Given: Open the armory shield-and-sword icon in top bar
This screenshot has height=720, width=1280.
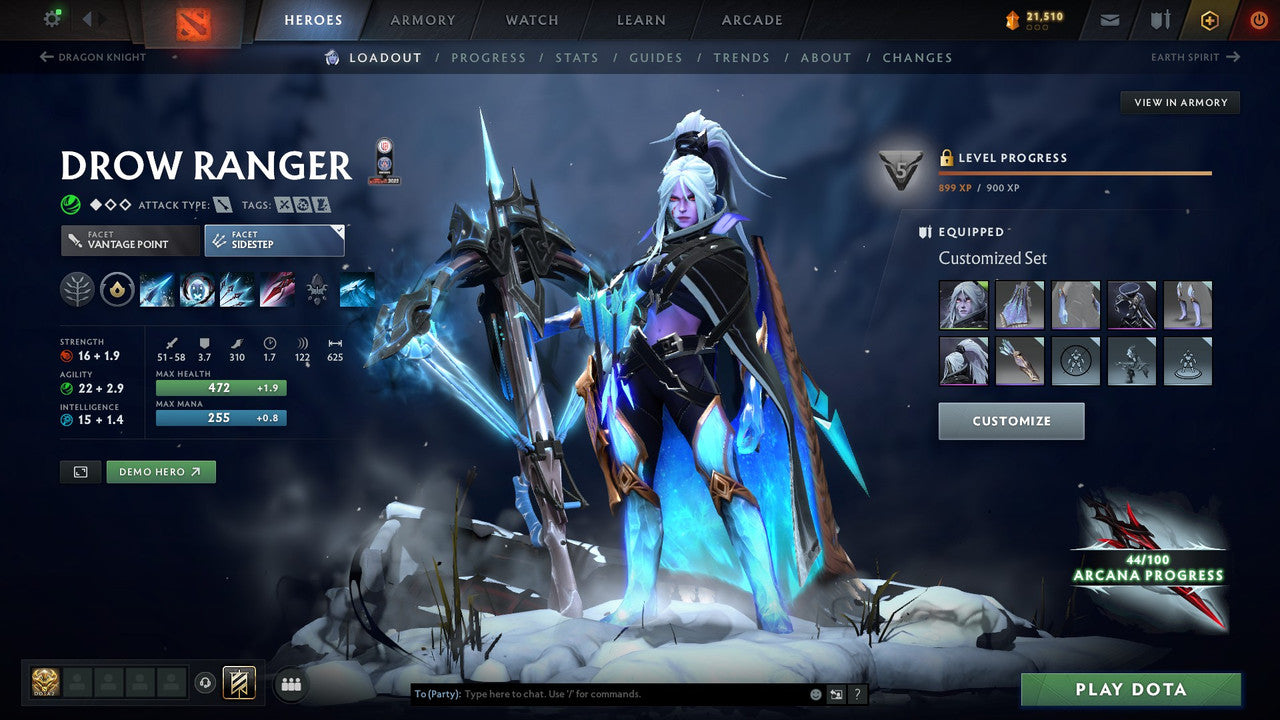Looking at the screenshot, I should (1161, 19).
